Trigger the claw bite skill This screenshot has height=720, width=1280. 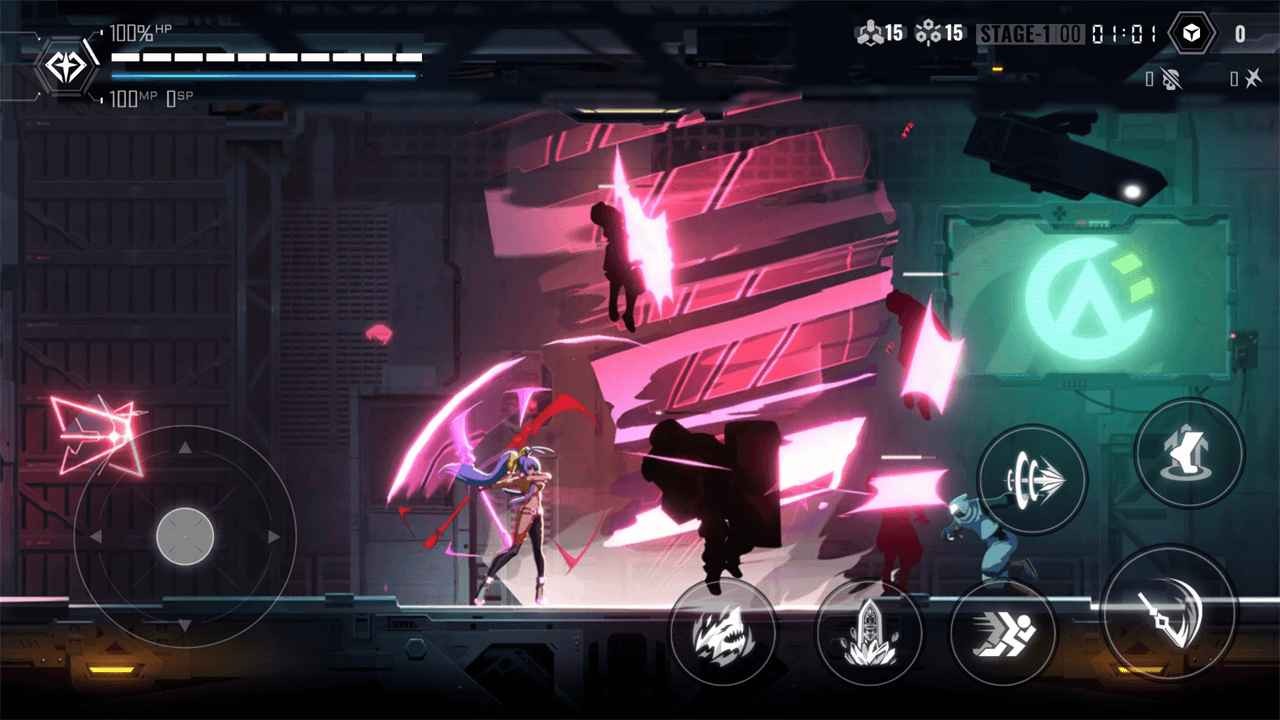click(723, 632)
